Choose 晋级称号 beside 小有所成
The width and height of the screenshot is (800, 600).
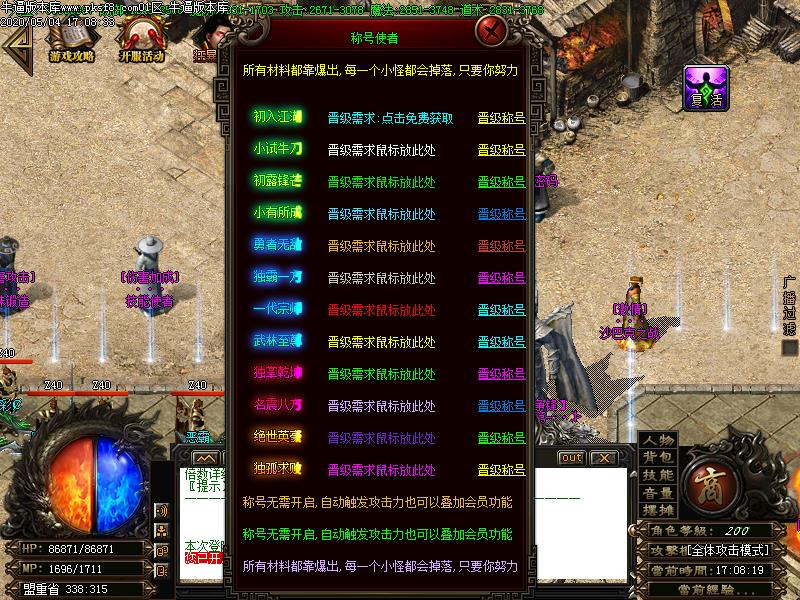click(x=501, y=214)
